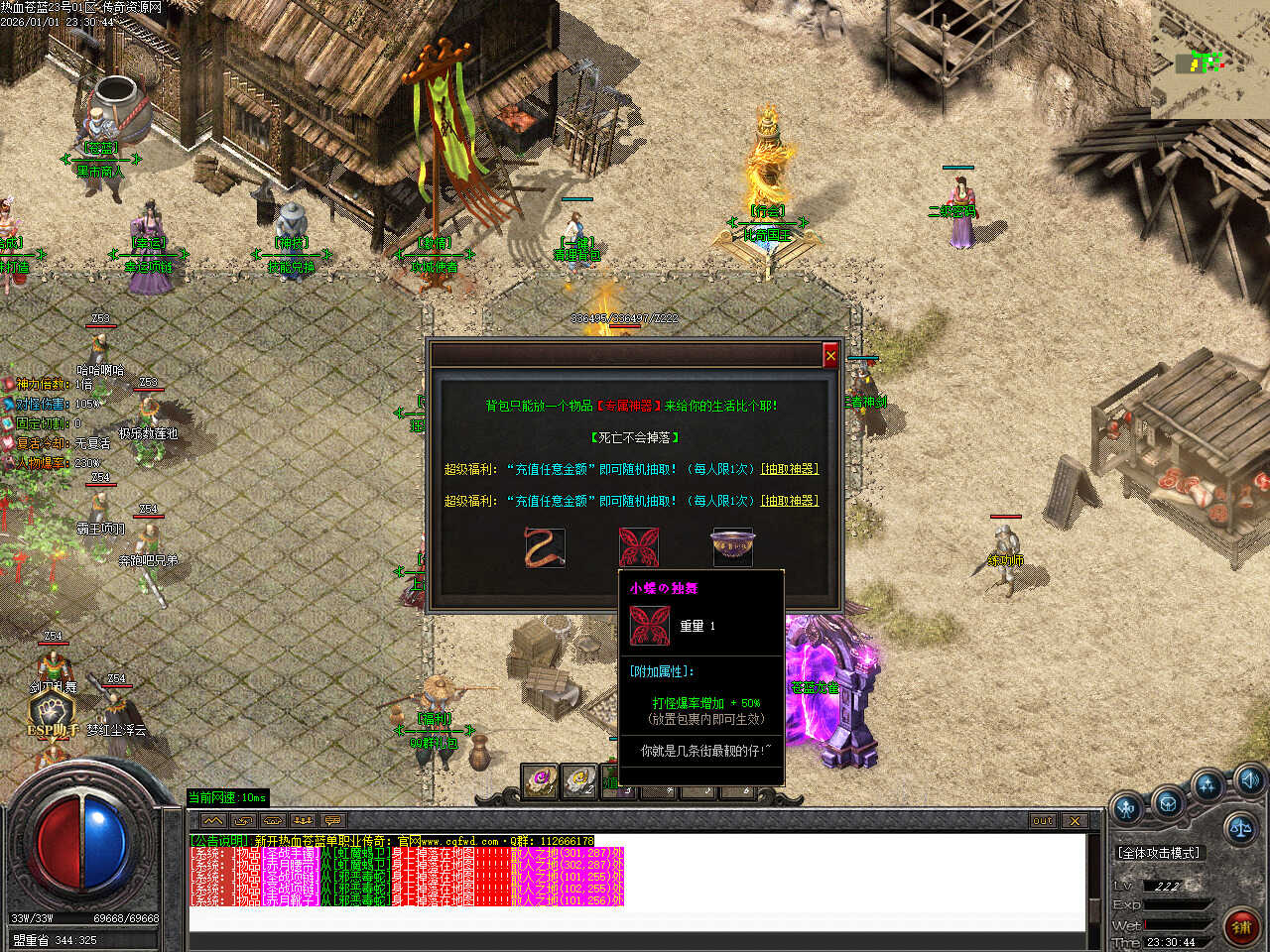Open the character equipment panel

1127,808
